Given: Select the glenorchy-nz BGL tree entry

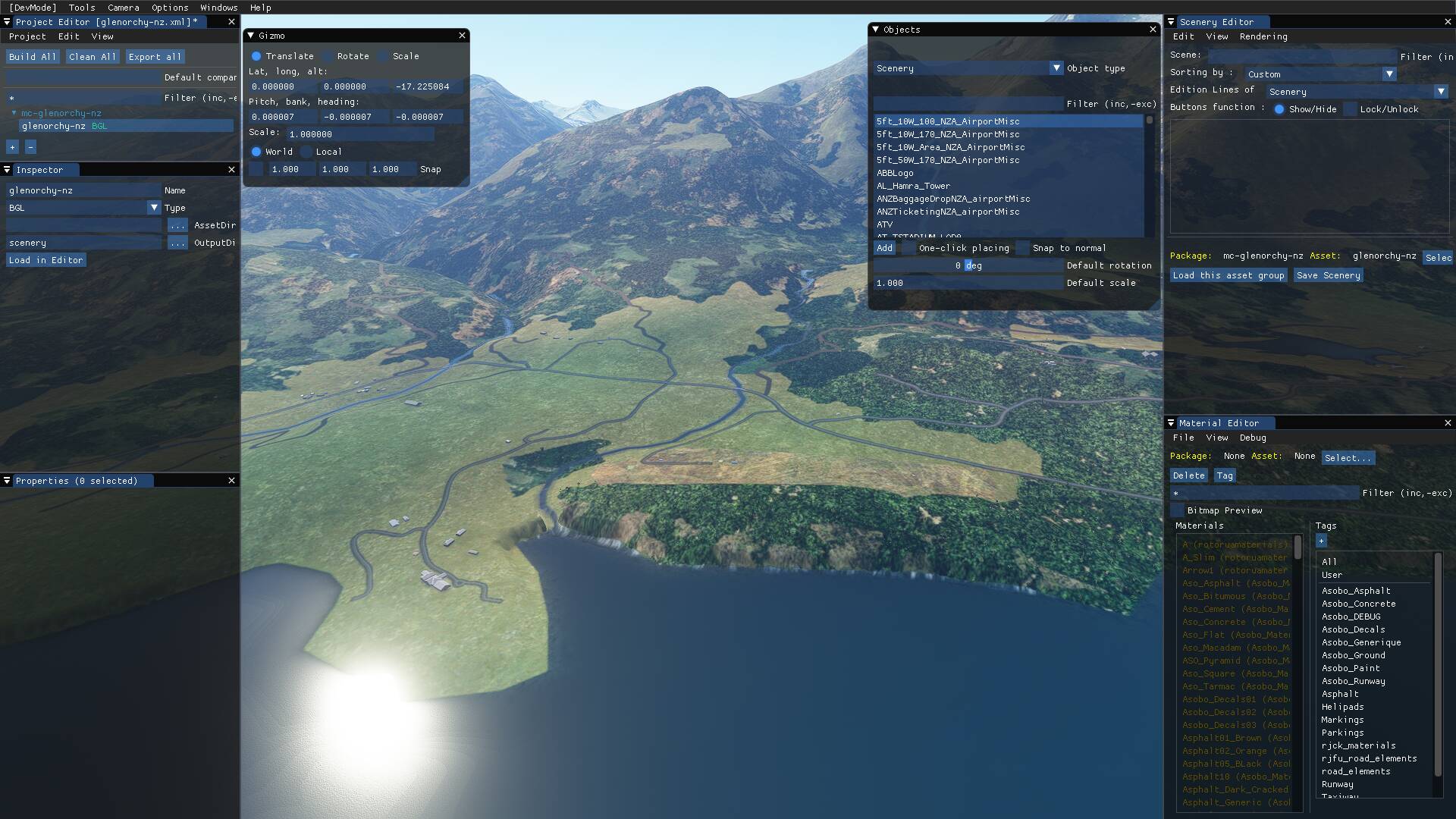Looking at the screenshot, I should [64, 126].
